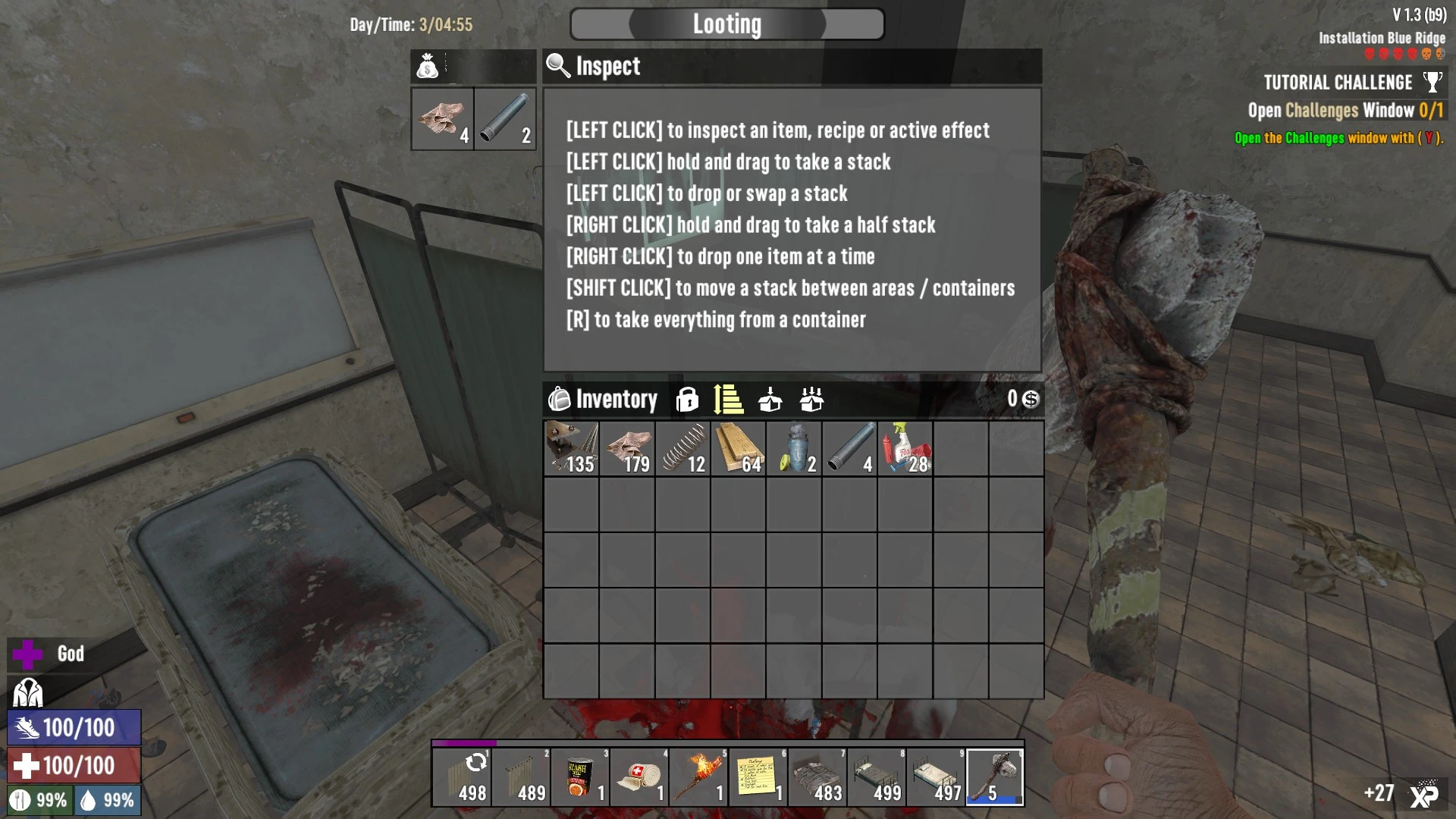Select the first aid bandage hotbar slot
Screen dimensions: 1456x819
pos(640,777)
